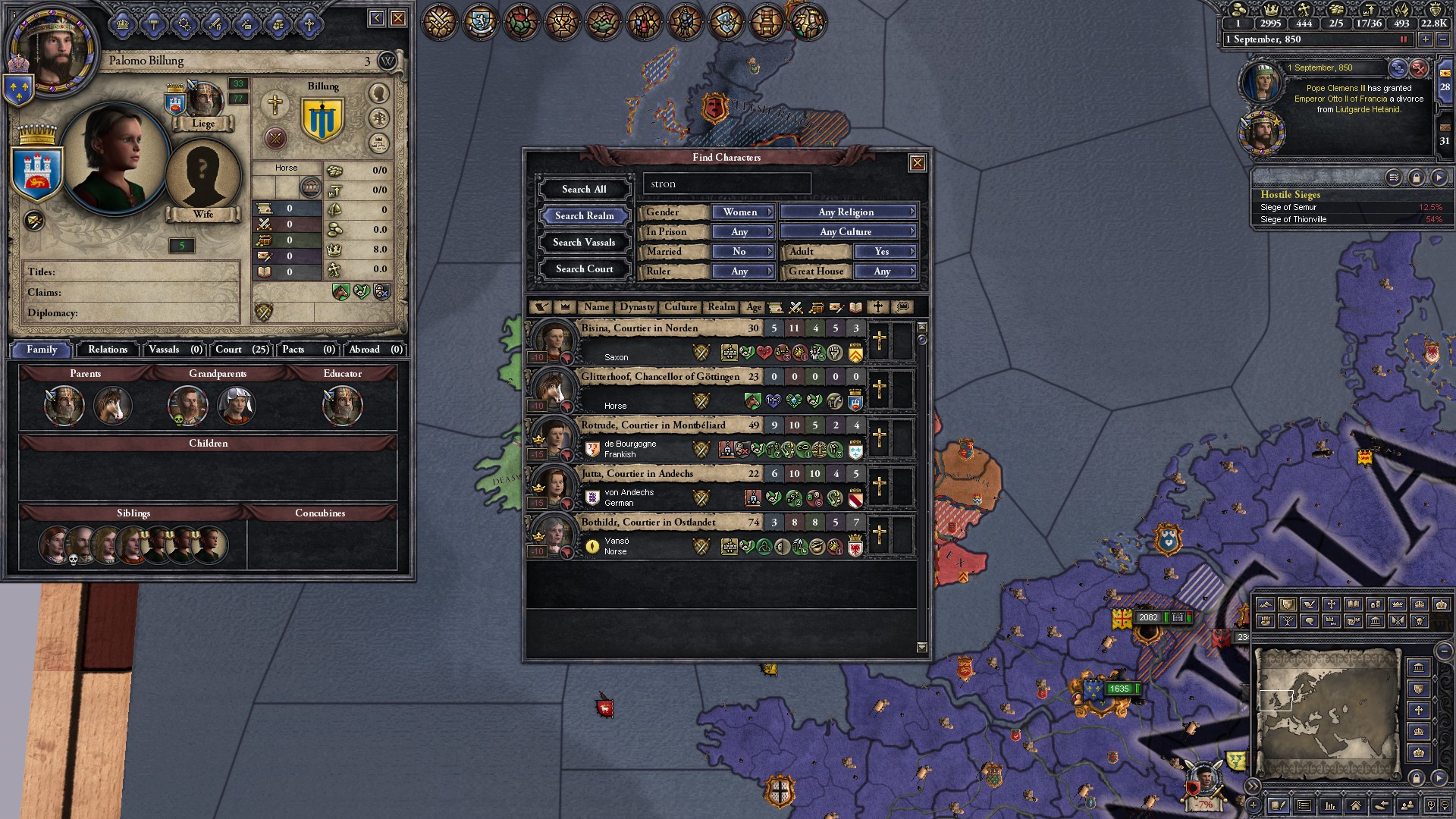
Task: Sort the character list by Dynasty
Action: [636, 307]
